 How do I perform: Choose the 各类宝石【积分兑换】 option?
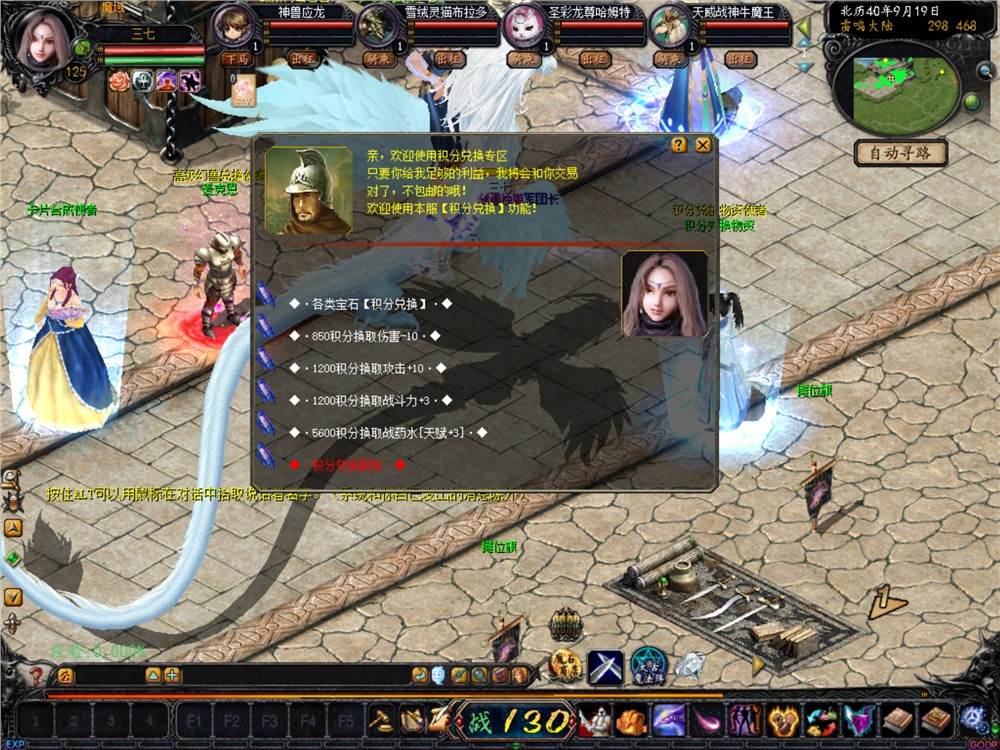coord(370,303)
